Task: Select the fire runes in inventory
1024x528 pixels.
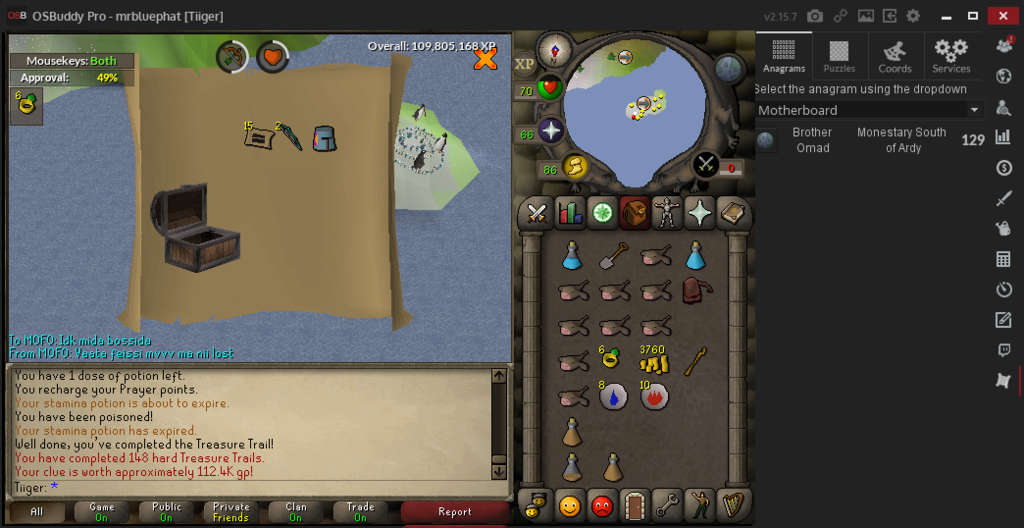Action: pyautogui.click(x=654, y=396)
